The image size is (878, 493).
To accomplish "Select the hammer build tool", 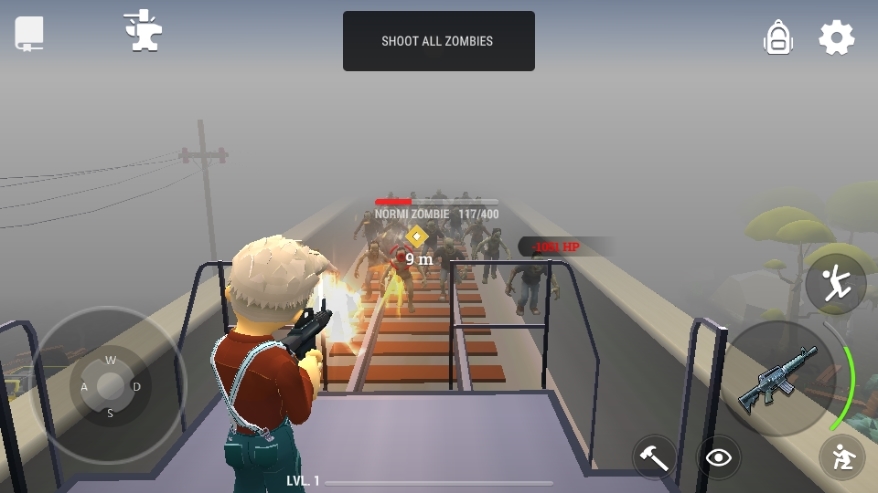I will pyautogui.click(x=656, y=458).
